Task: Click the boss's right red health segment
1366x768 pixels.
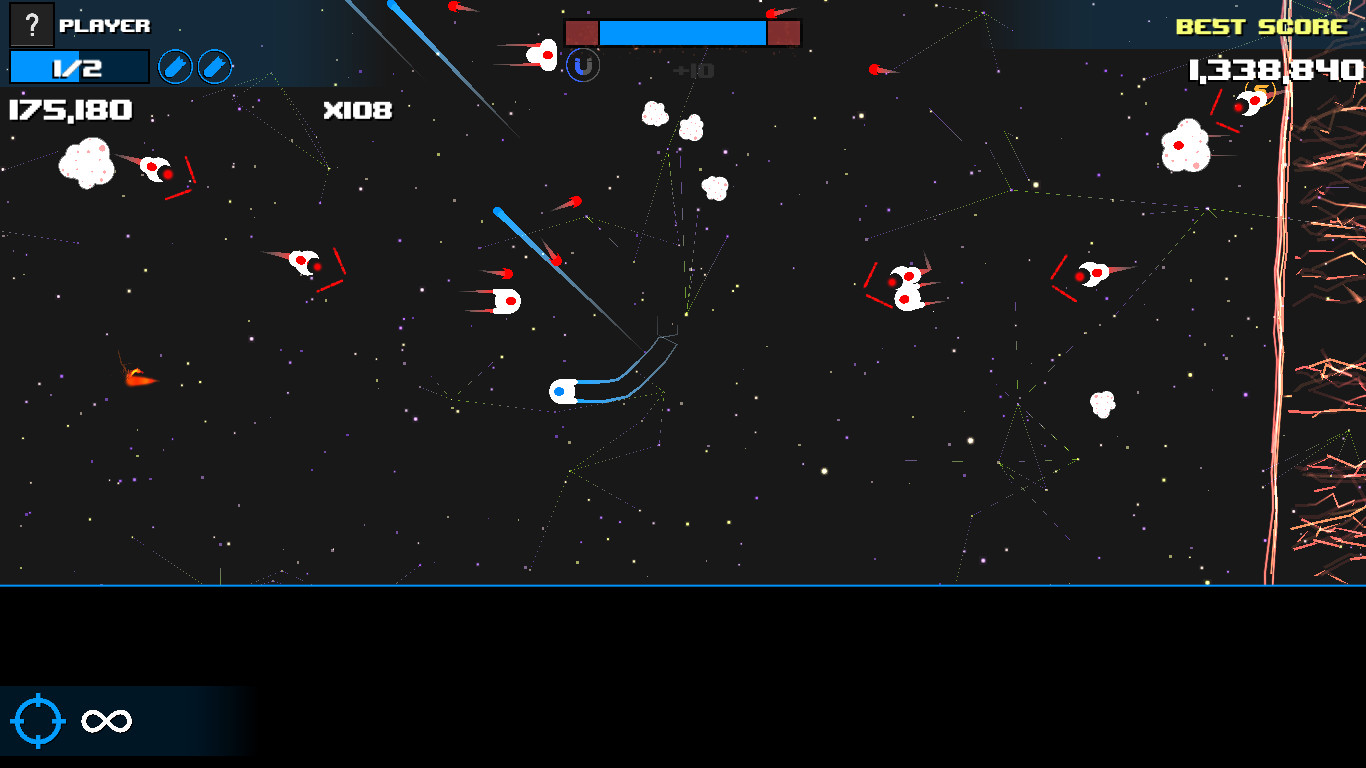Action: point(783,31)
